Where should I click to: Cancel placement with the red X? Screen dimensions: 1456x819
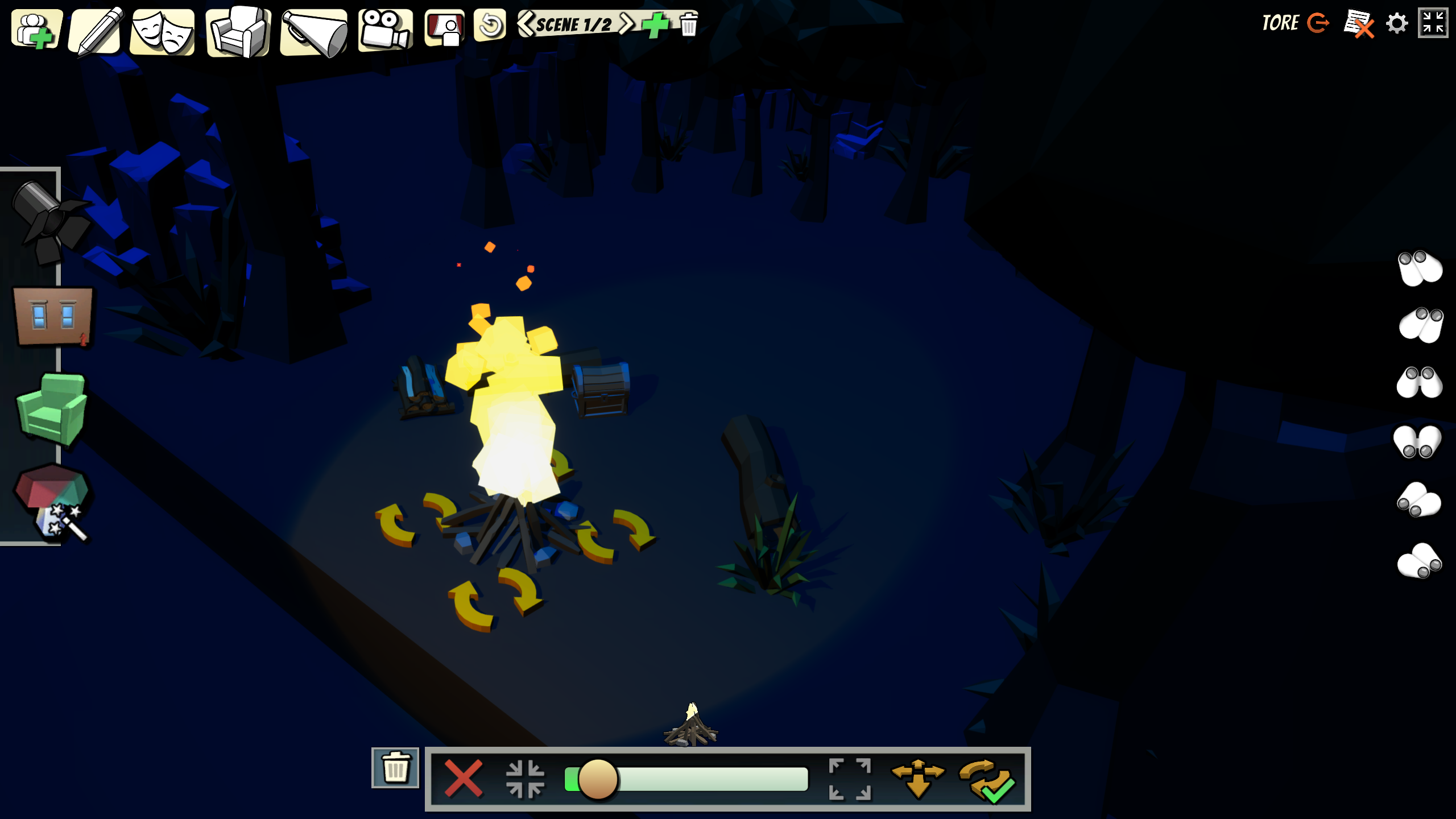pyautogui.click(x=463, y=778)
